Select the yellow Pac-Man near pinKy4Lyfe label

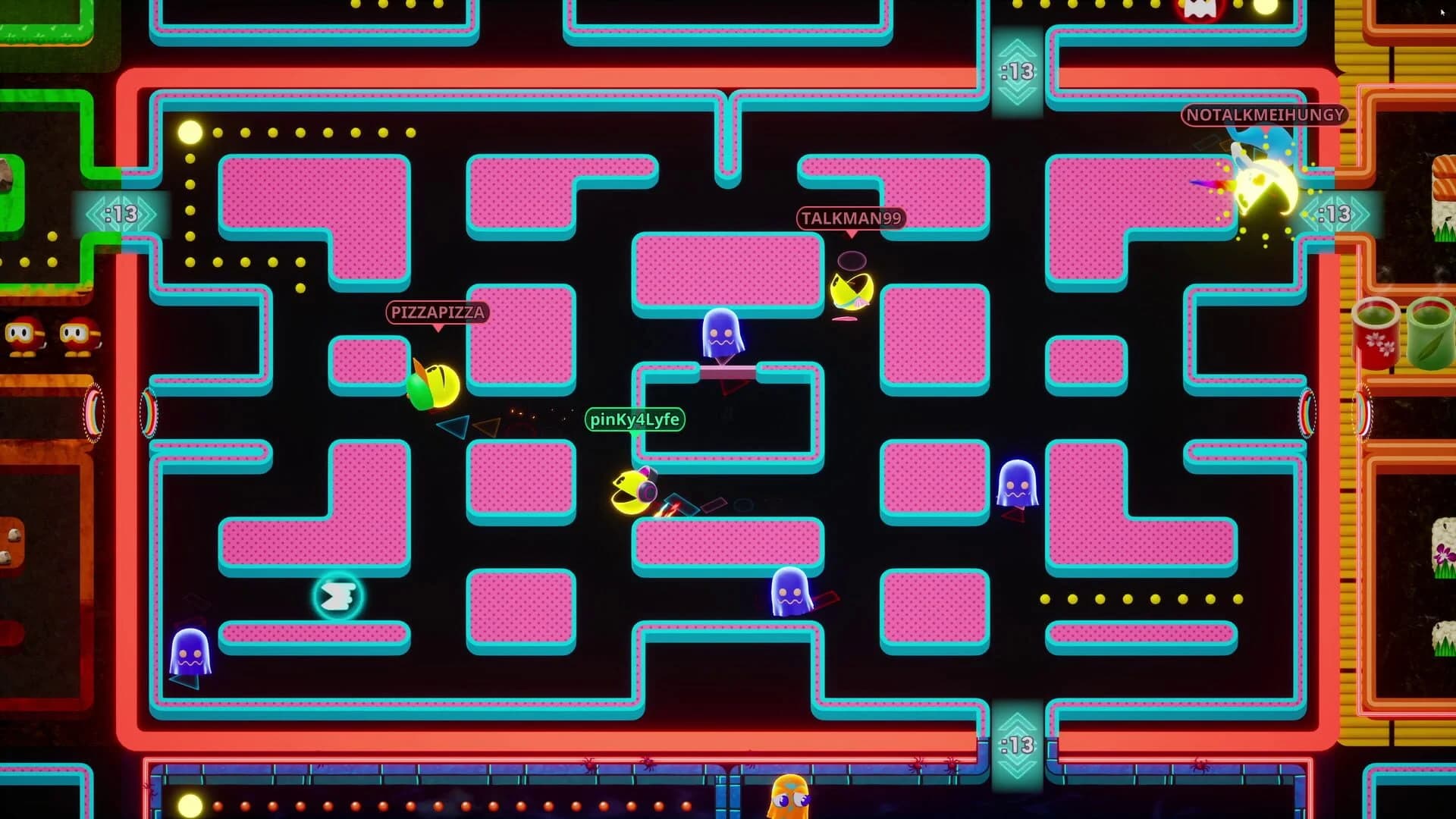pyautogui.click(x=631, y=493)
